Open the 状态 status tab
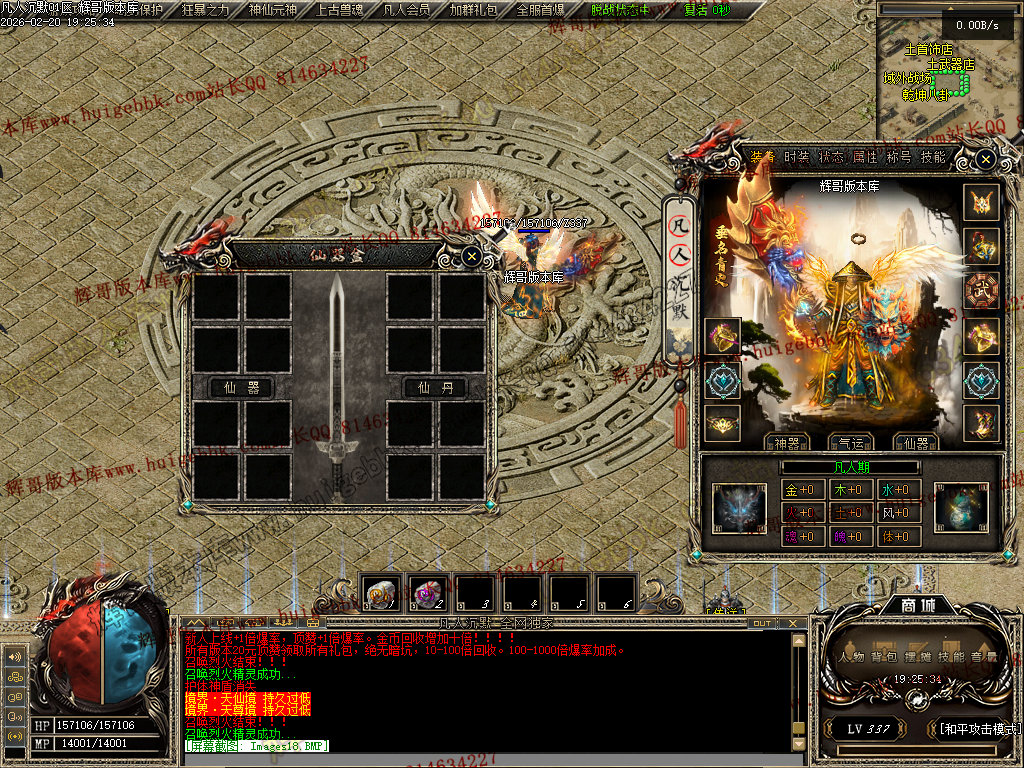This screenshot has height=768, width=1024. (831, 157)
